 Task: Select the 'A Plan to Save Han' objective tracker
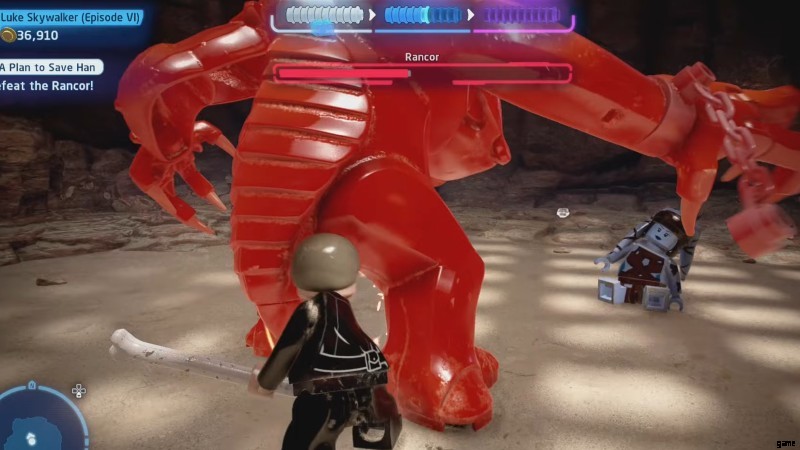[x=50, y=67]
